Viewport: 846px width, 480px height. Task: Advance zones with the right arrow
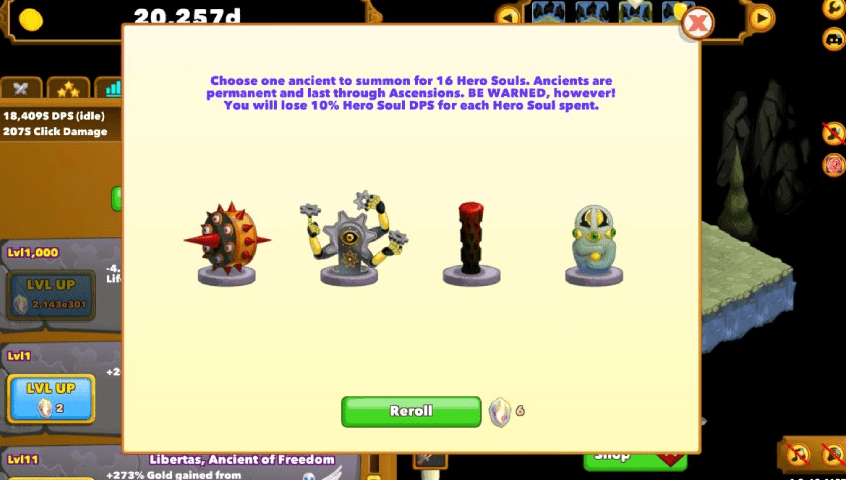tap(762, 17)
